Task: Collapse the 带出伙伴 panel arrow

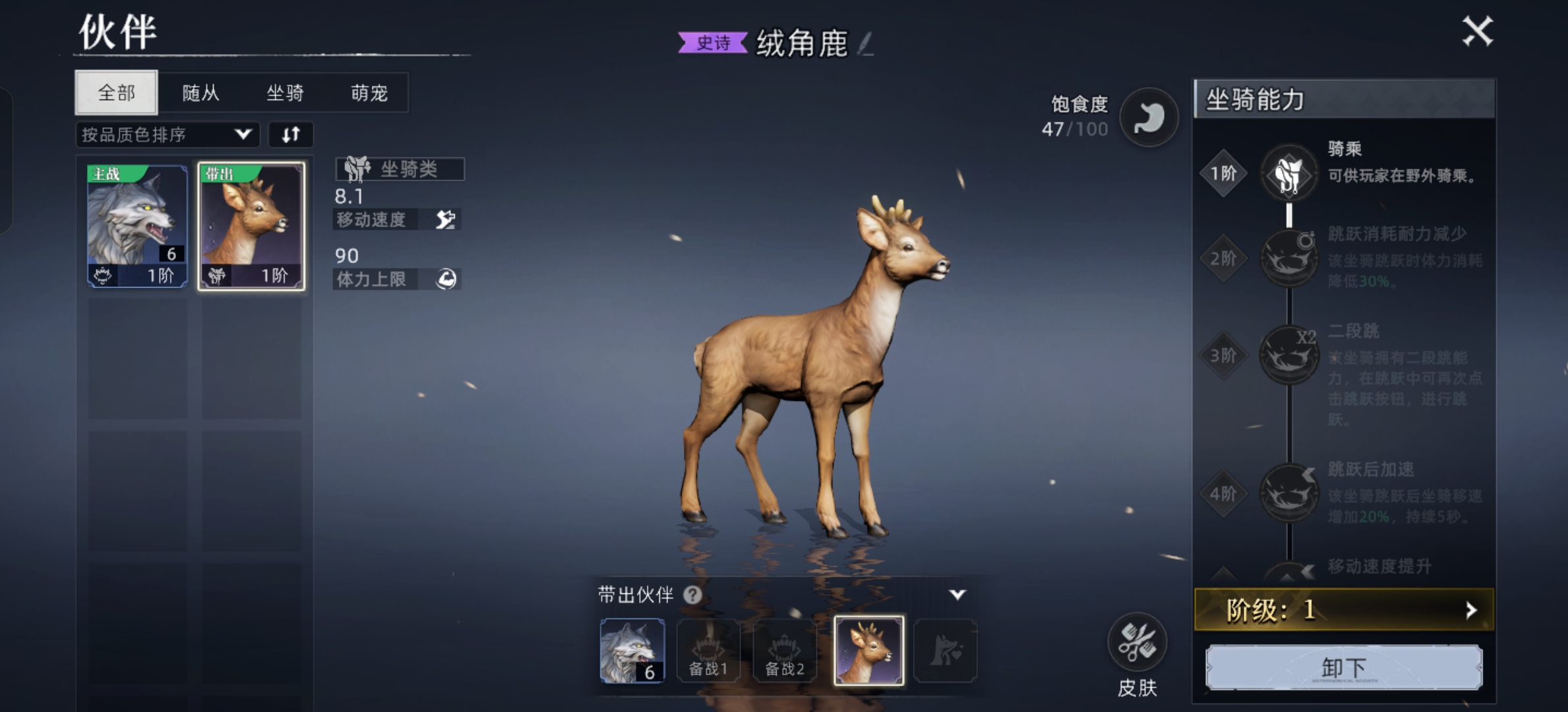Action: click(957, 595)
